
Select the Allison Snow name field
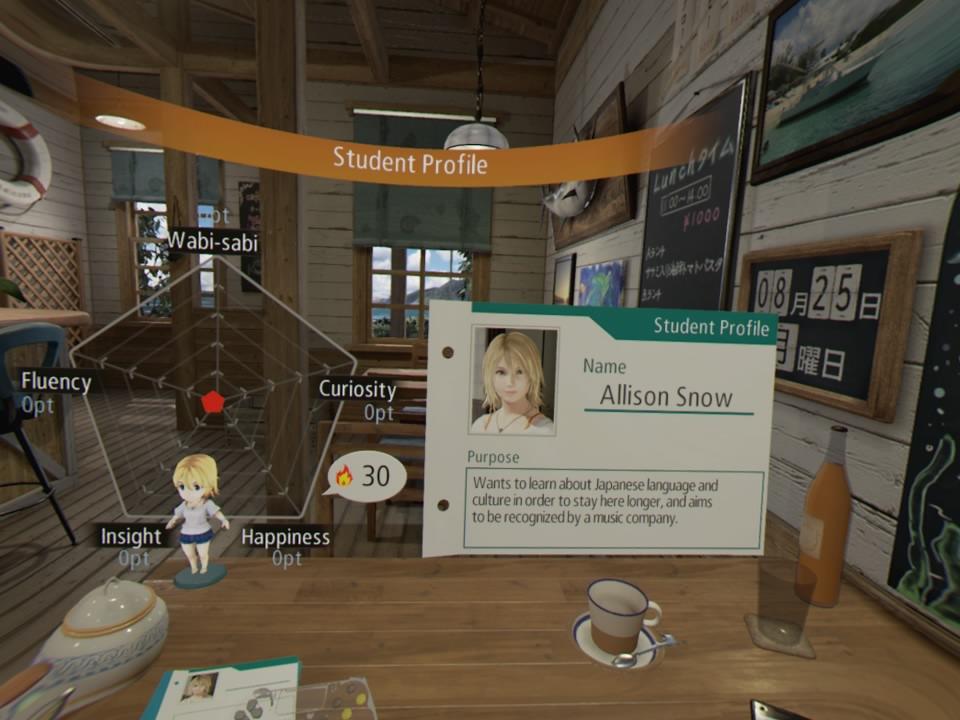[667, 396]
